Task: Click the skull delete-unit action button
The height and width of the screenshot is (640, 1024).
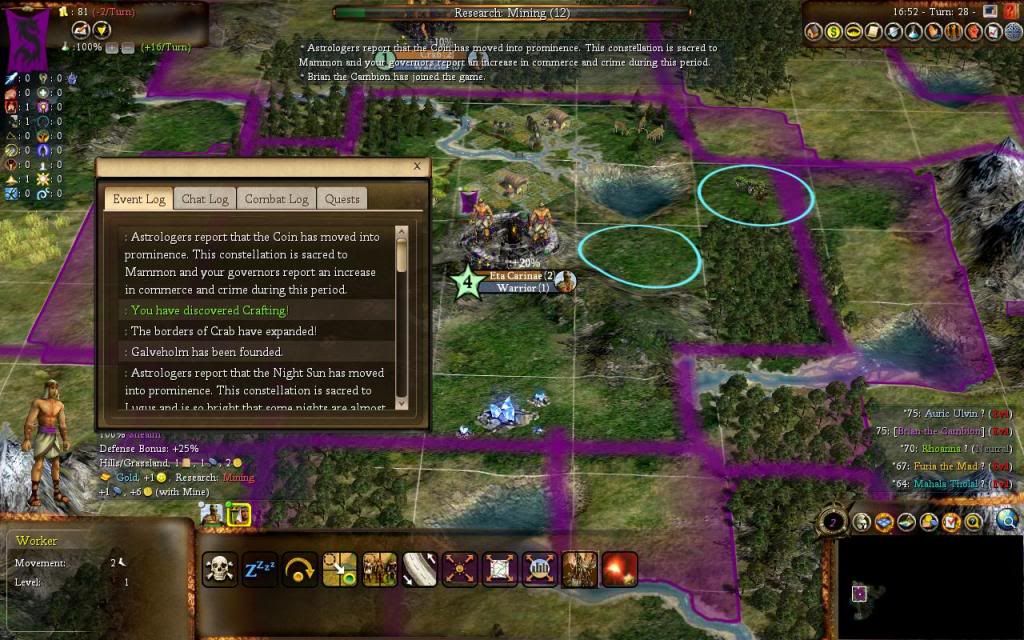Action: [x=220, y=569]
